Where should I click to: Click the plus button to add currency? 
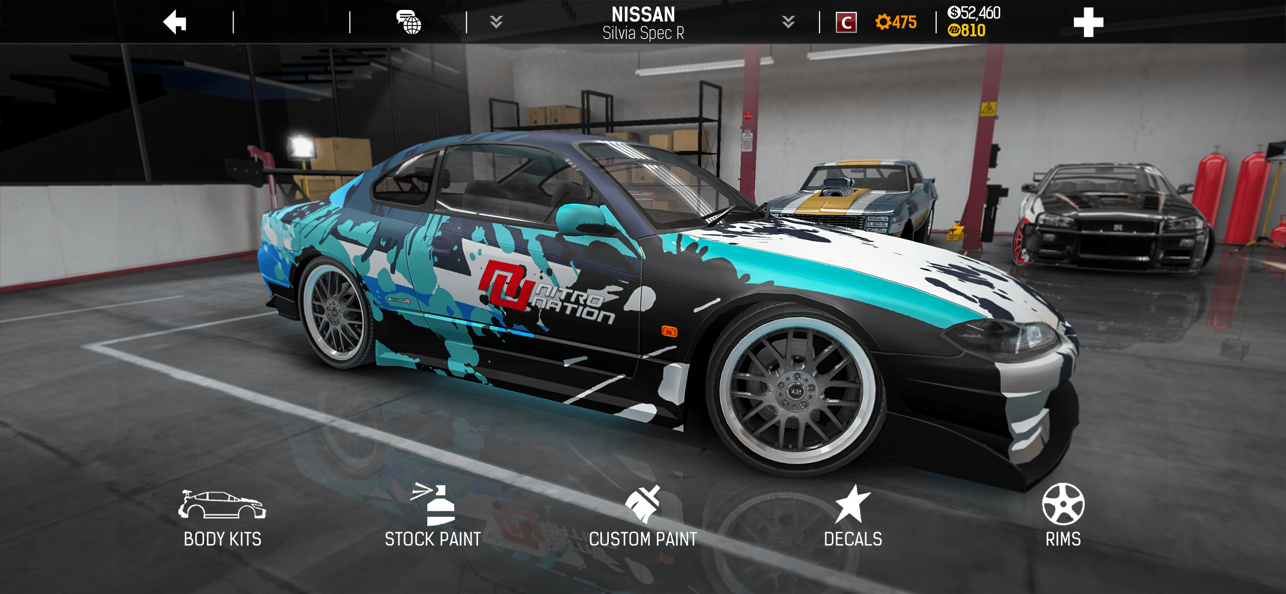point(1088,22)
